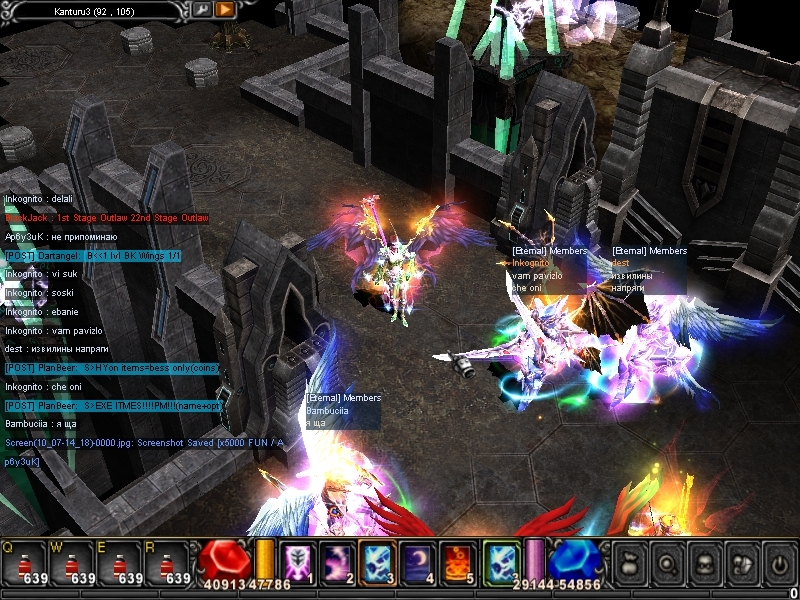The image size is (800, 600).
Task: Use the Q slot red potion
Action: [28, 563]
